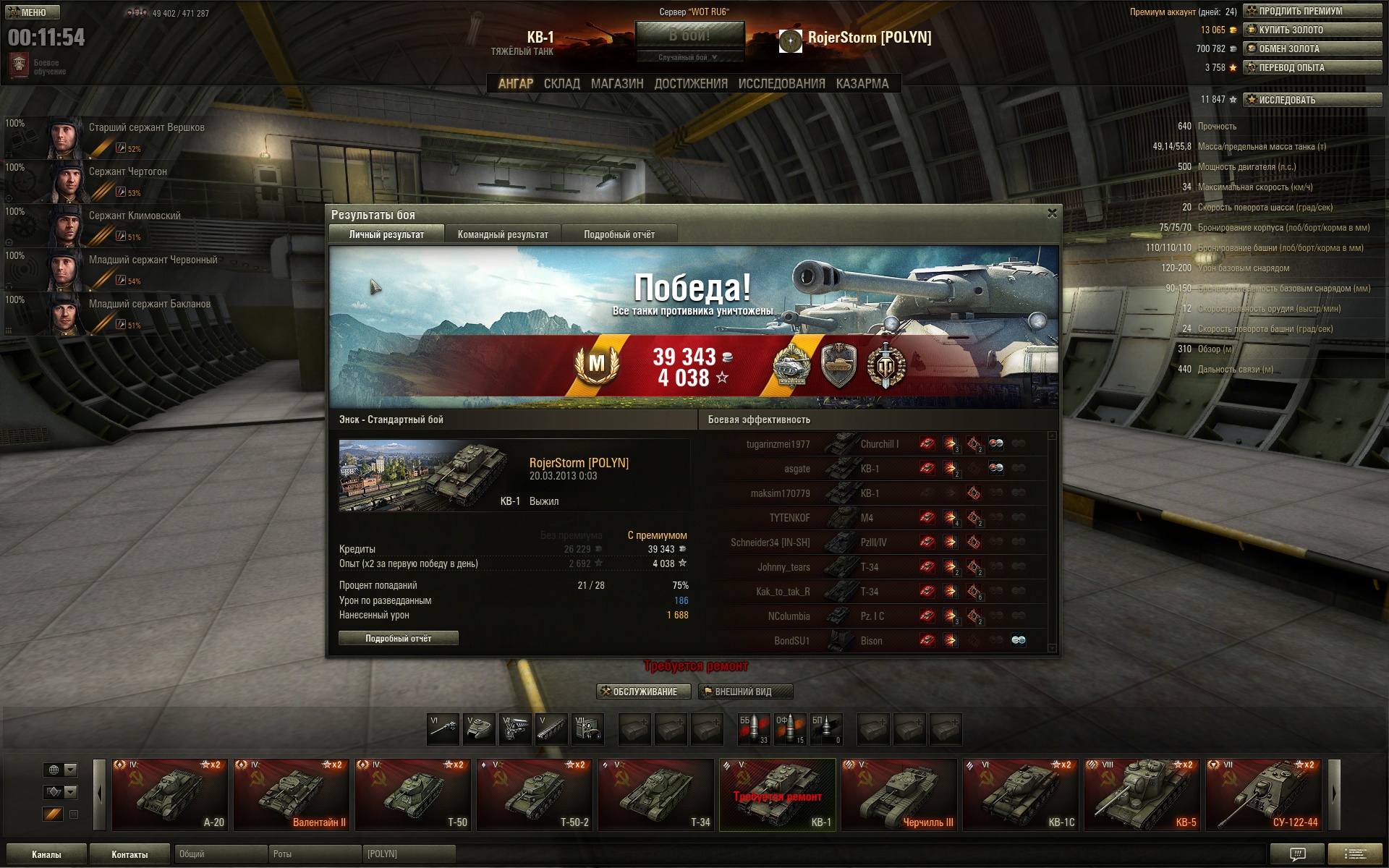Image resolution: width=1389 pixels, height=868 pixels.
Task: Pick the А-20 tank from carousel
Action: click(170, 794)
